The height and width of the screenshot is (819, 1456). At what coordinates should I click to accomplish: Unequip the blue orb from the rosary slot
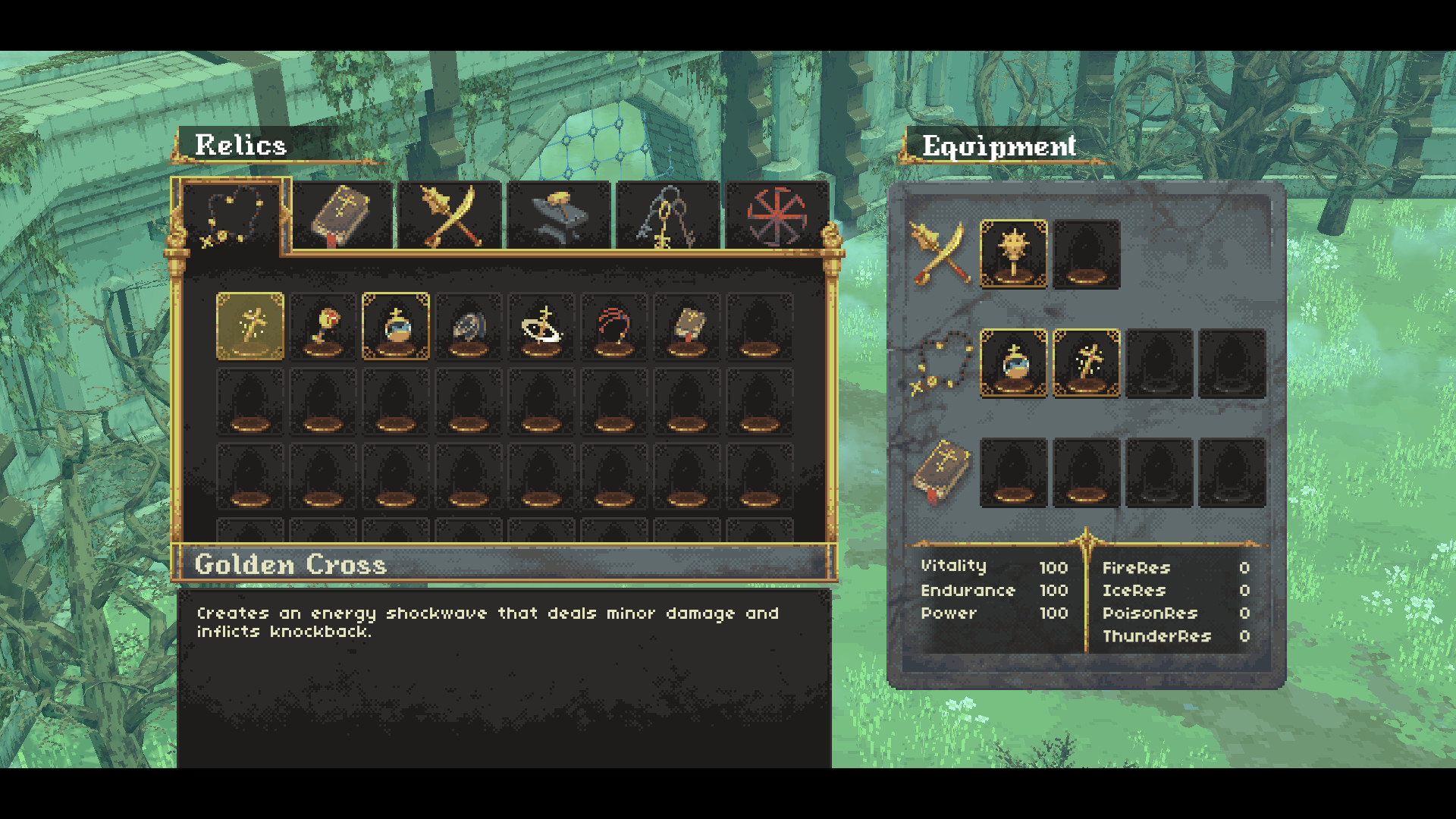click(x=1015, y=364)
